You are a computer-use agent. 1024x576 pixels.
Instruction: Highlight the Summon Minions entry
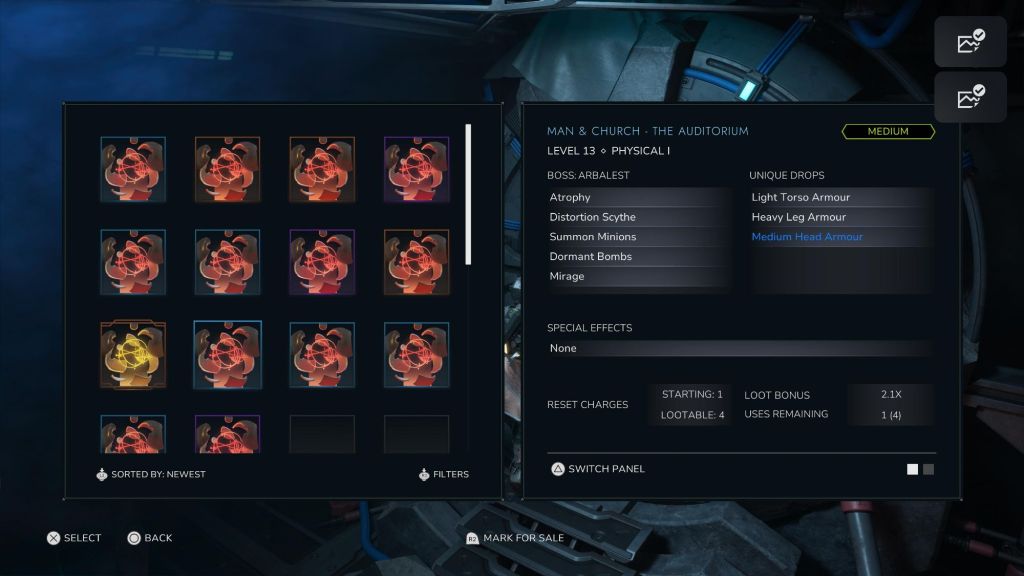click(x=637, y=237)
